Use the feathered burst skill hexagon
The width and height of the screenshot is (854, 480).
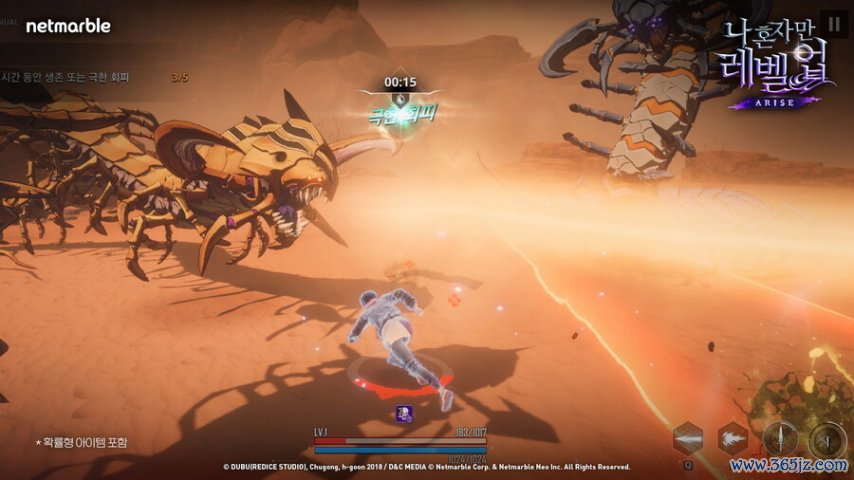(732, 438)
